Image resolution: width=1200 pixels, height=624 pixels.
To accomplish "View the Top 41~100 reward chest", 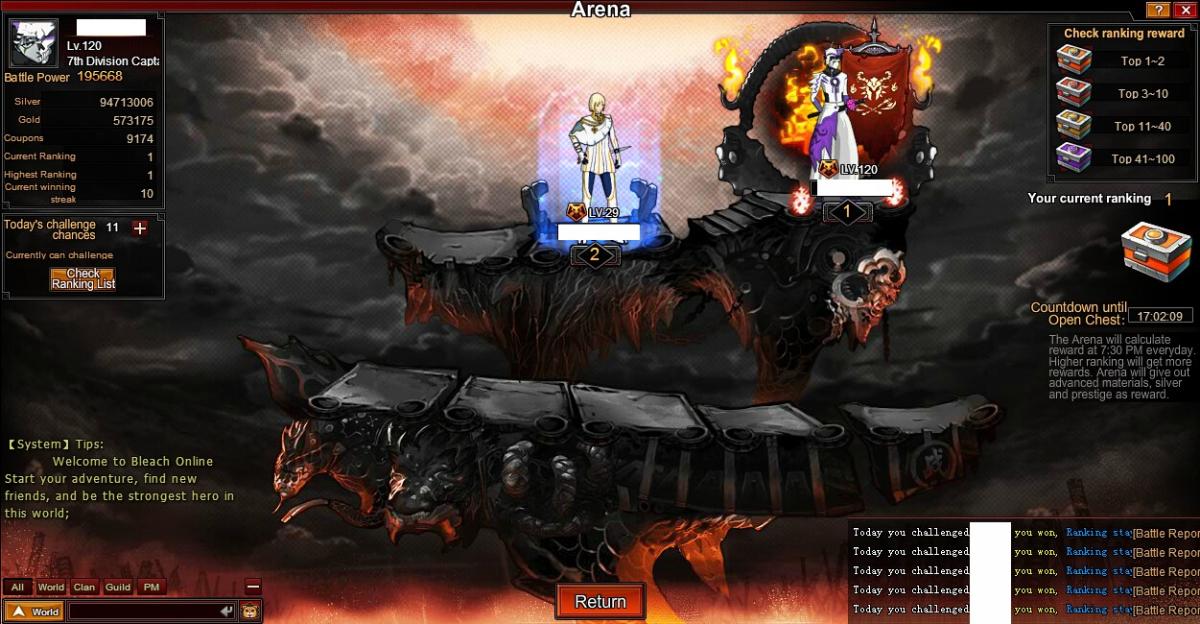I will point(1074,158).
